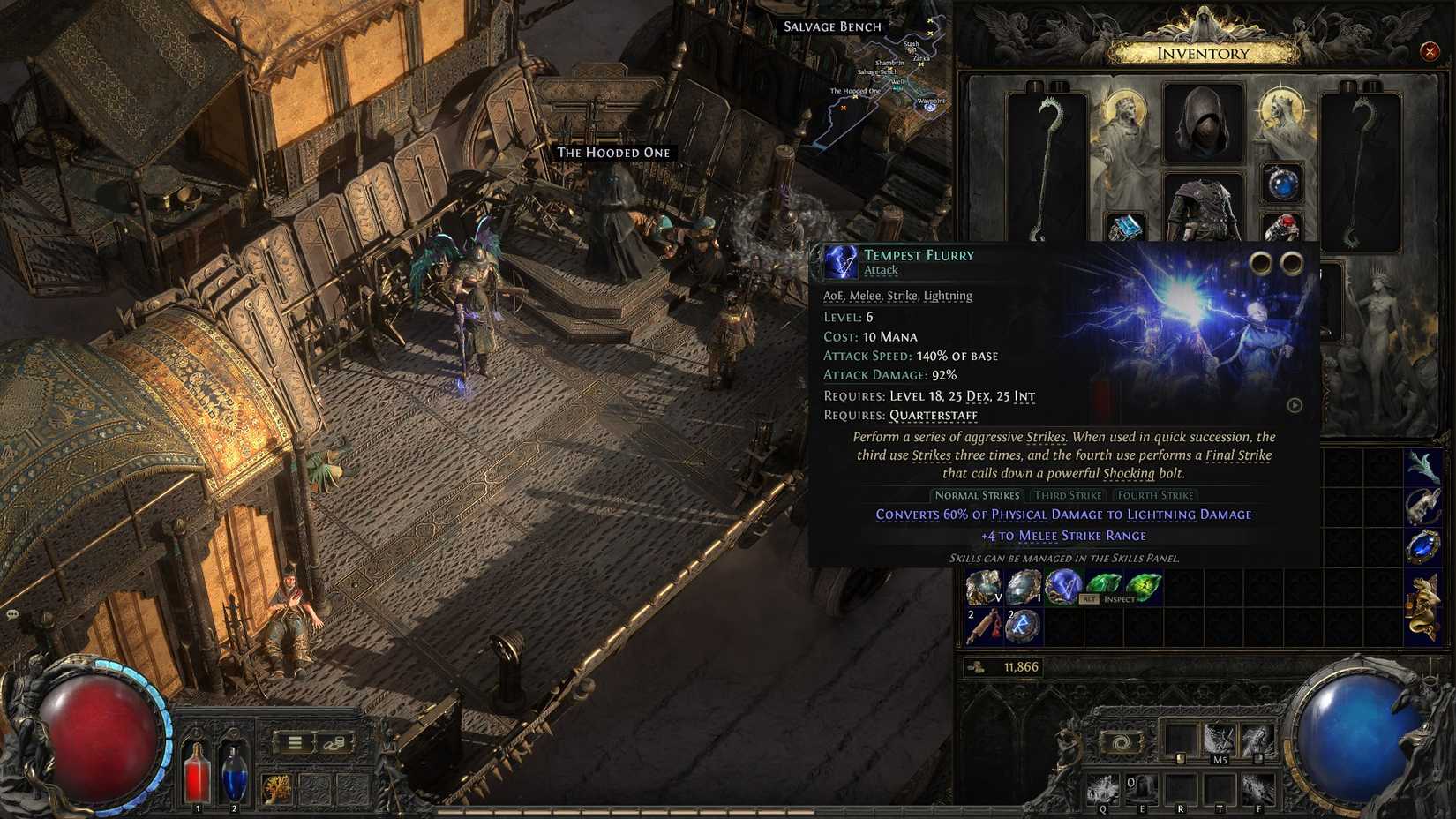
Task: Activate the skill icon bound to Q
Action: [x=1103, y=789]
